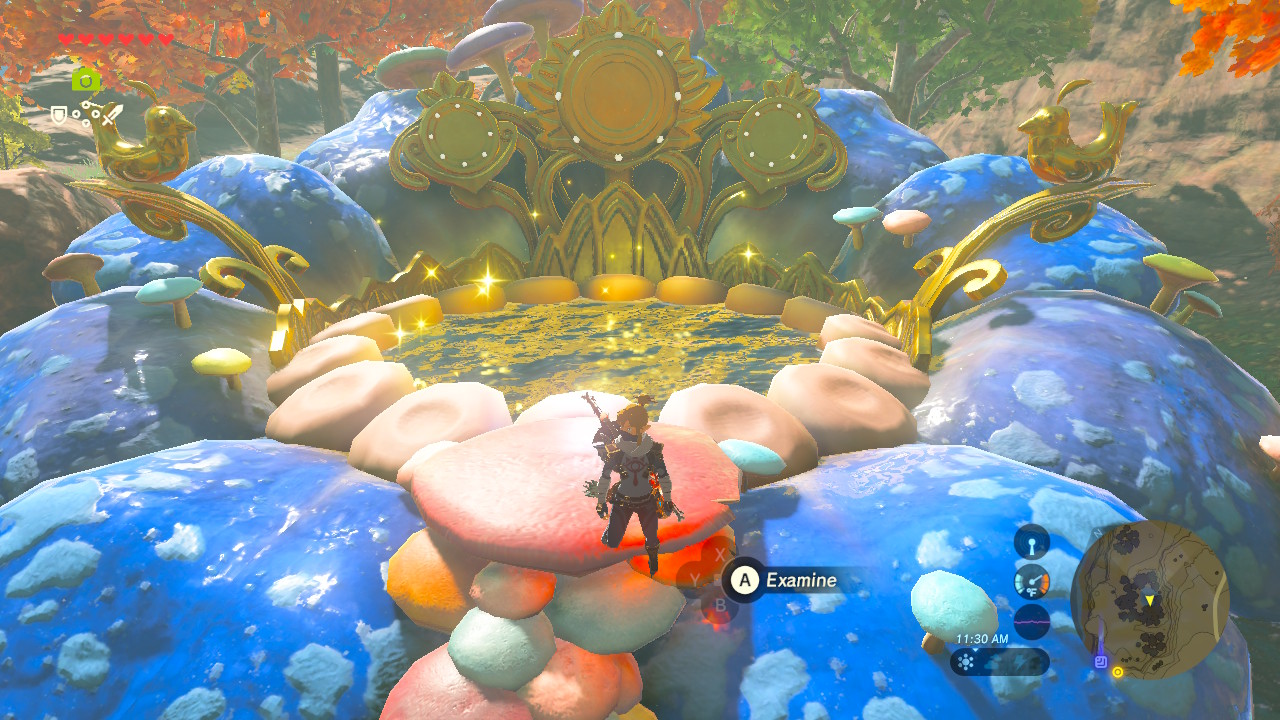
Task: Select the purple shrine marker beside minimap
Action: [x=1100, y=660]
